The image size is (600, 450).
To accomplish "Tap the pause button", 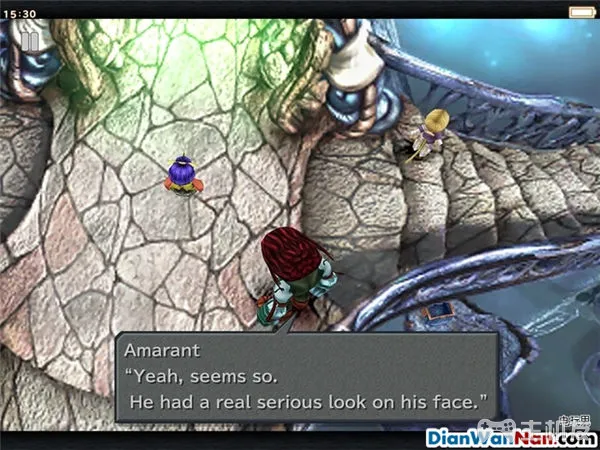I will pos(32,40).
